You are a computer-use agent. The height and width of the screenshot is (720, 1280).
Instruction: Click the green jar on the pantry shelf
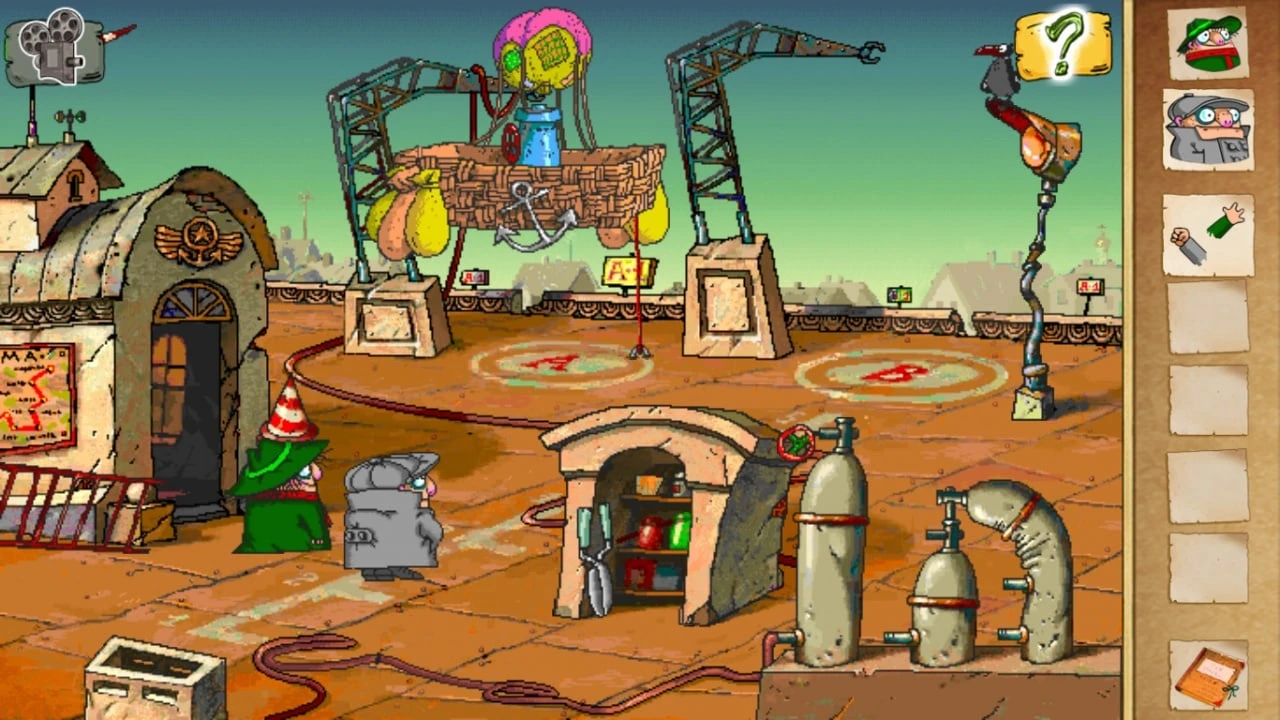[682, 533]
